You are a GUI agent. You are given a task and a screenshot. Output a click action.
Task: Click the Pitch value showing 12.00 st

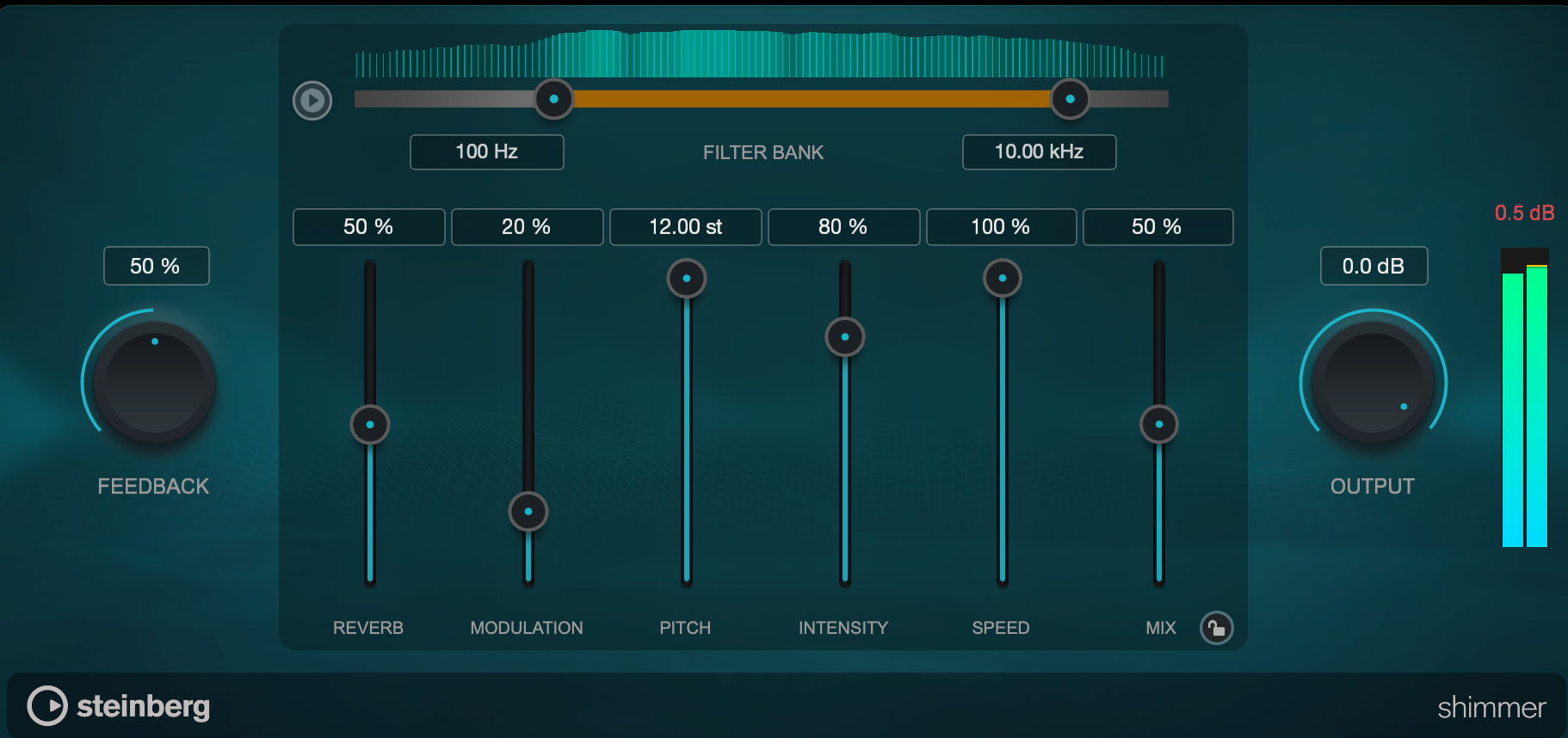click(x=685, y=227)
